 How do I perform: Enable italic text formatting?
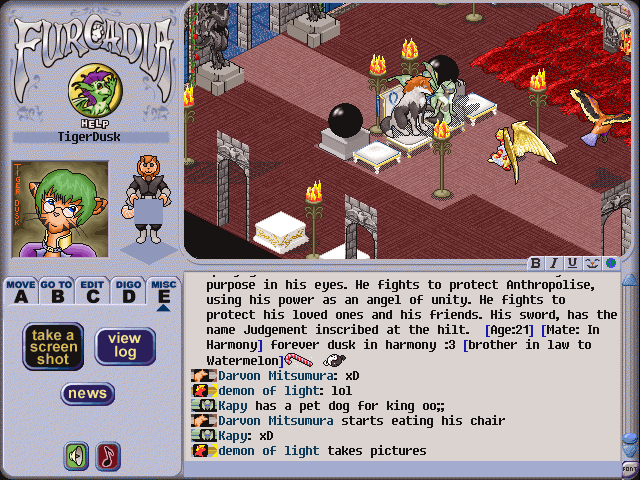(x=555, y=264)
